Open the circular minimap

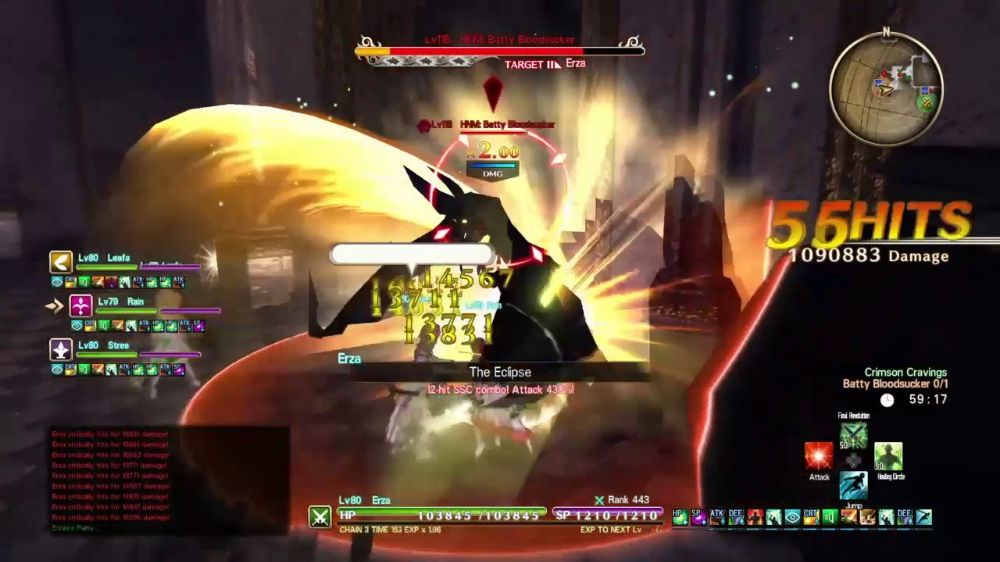(885, 85)
